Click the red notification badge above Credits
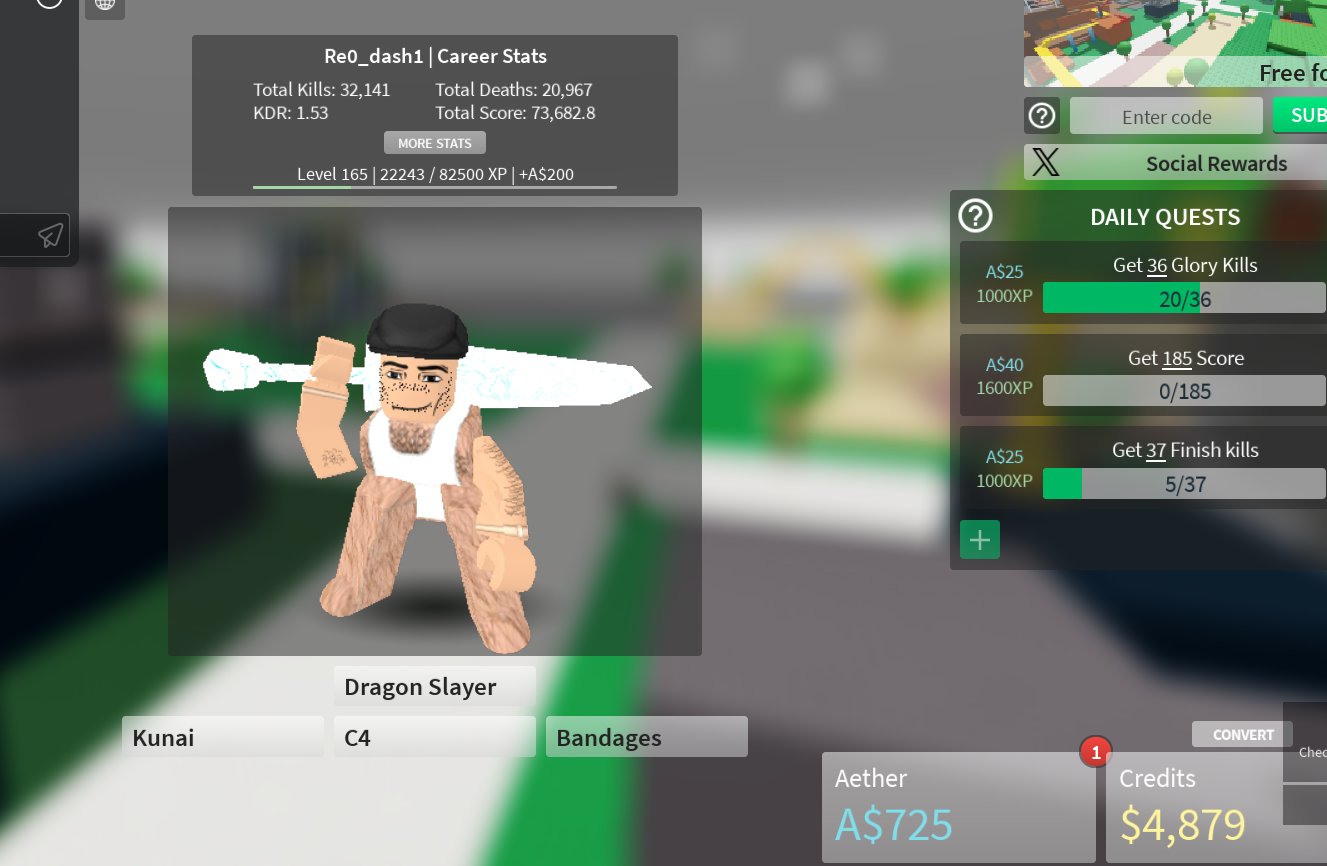 1096,752
